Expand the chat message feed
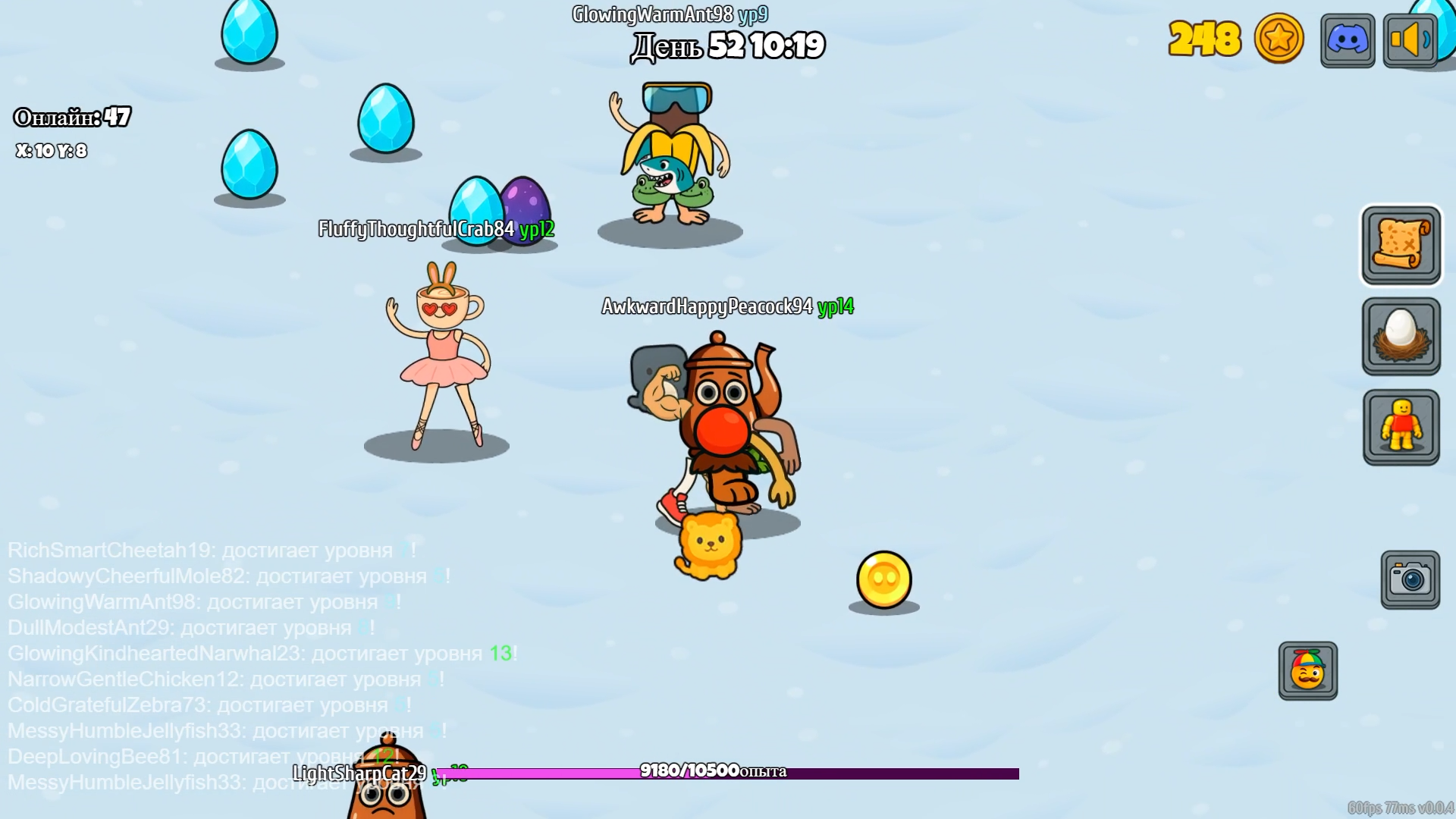The height and width of the screenshot is (819, 1456). point(227,652)
